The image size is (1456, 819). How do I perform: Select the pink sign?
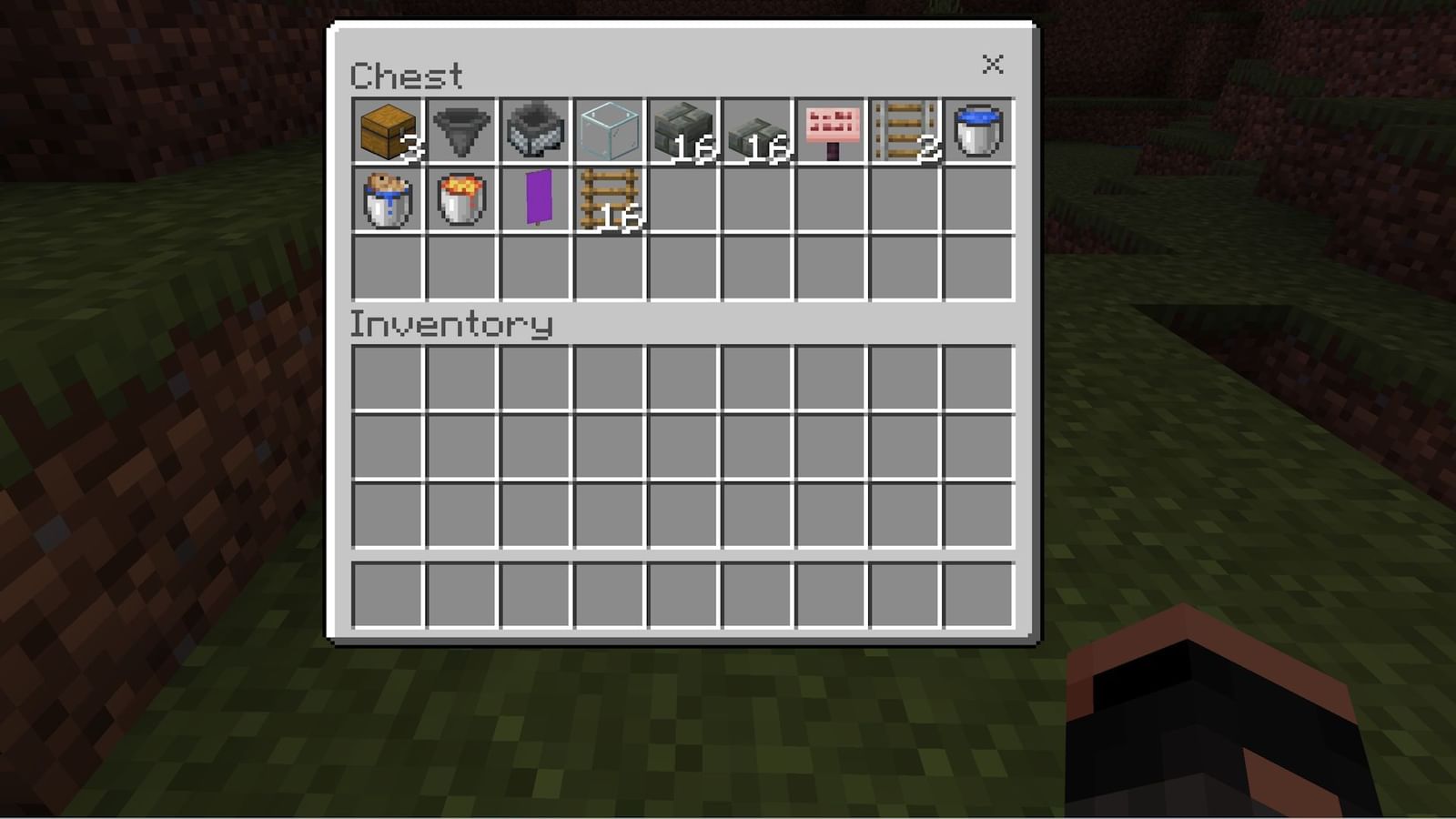point(829,132)
